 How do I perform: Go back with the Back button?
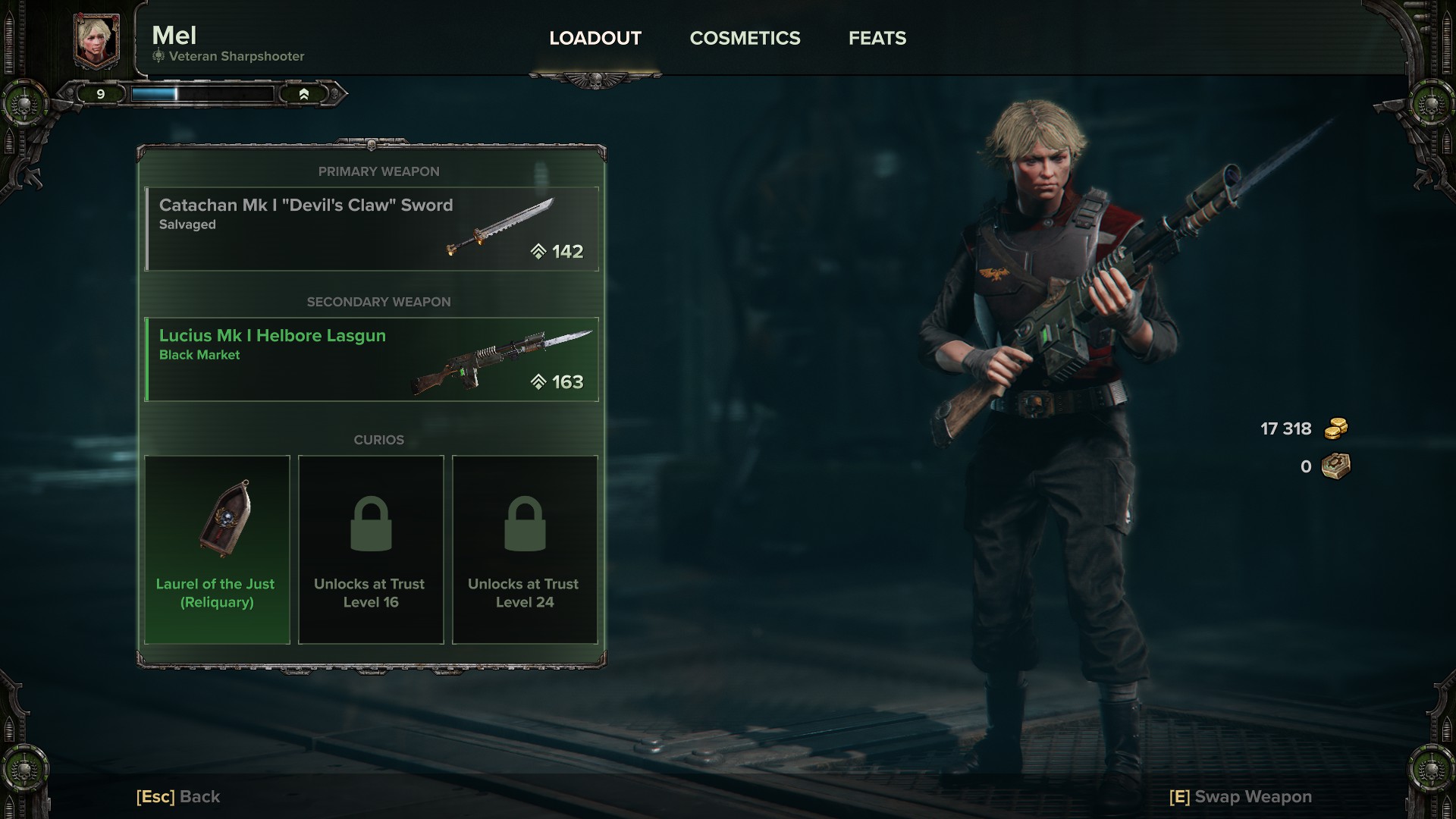pyautogui.click(x=178, y=796)
